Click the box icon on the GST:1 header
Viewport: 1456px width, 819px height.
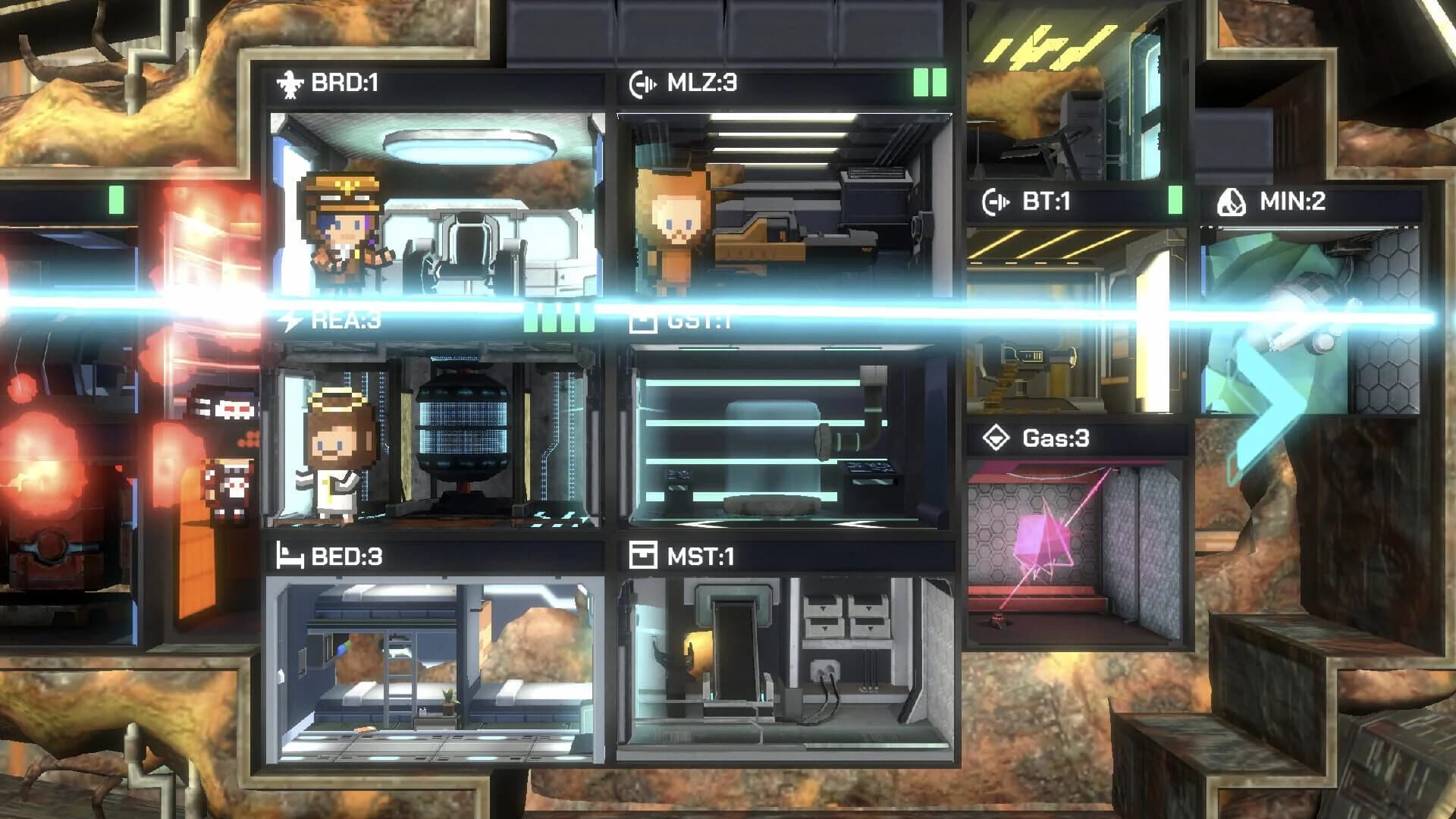coord(642,322)
